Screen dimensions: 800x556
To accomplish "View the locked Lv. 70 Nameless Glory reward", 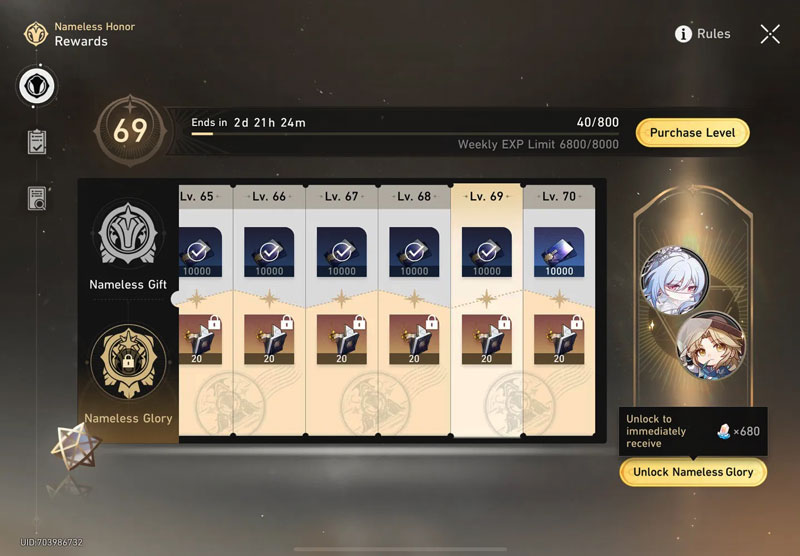I will [x=559, y=339].
